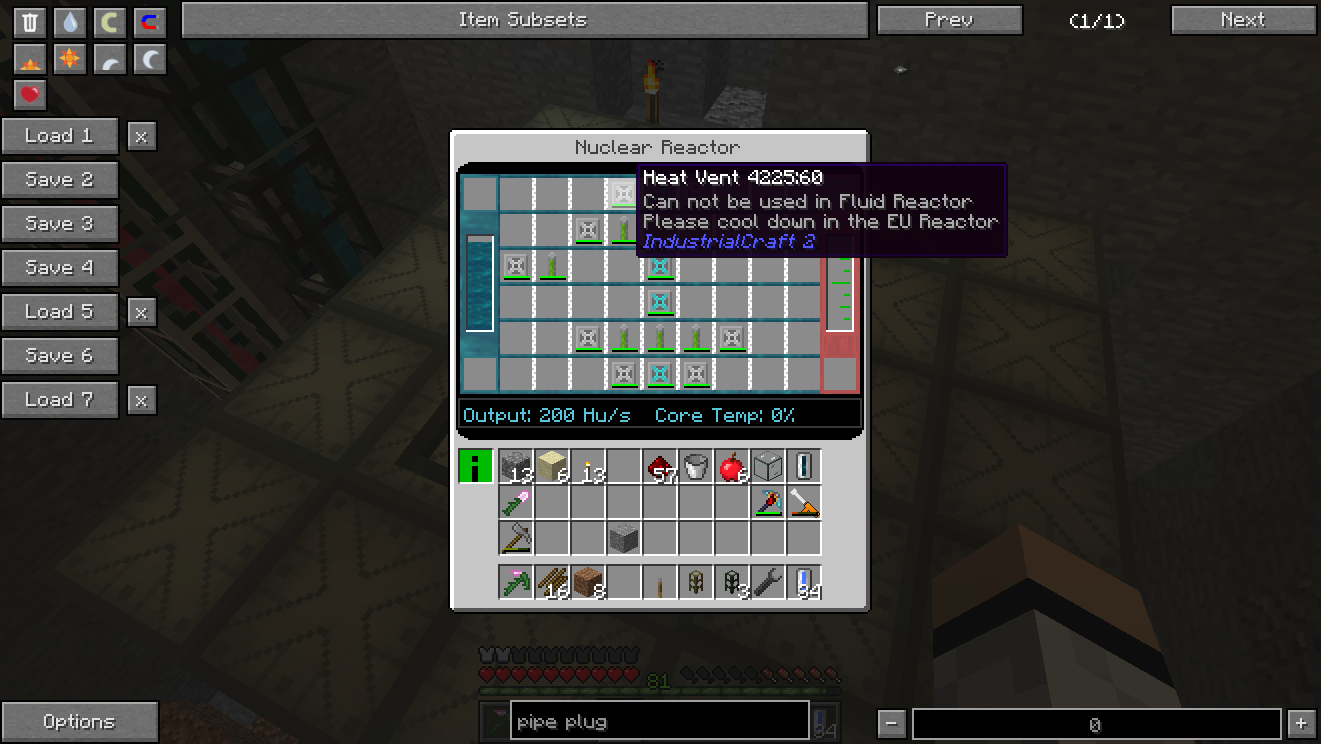Viewport: 1321px width, 744px height.
Task: Pick up the empty bucket
Action: pos(696,466)
